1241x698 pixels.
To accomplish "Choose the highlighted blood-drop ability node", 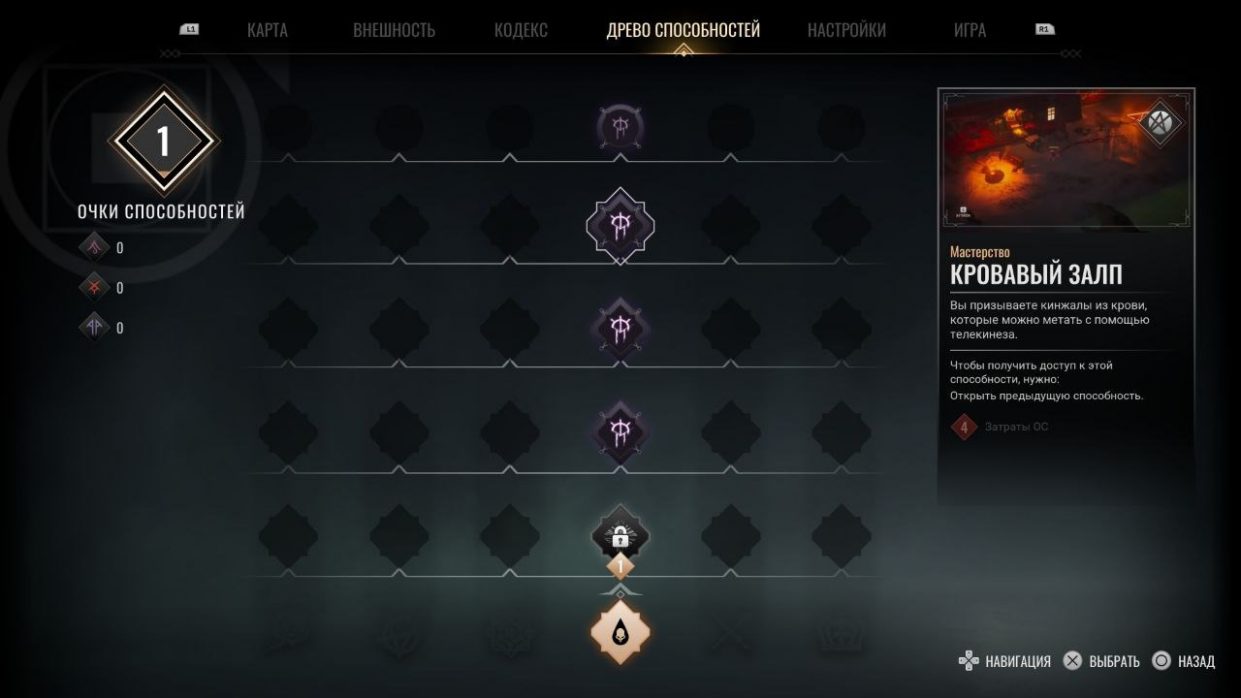I will click(620, 632).
